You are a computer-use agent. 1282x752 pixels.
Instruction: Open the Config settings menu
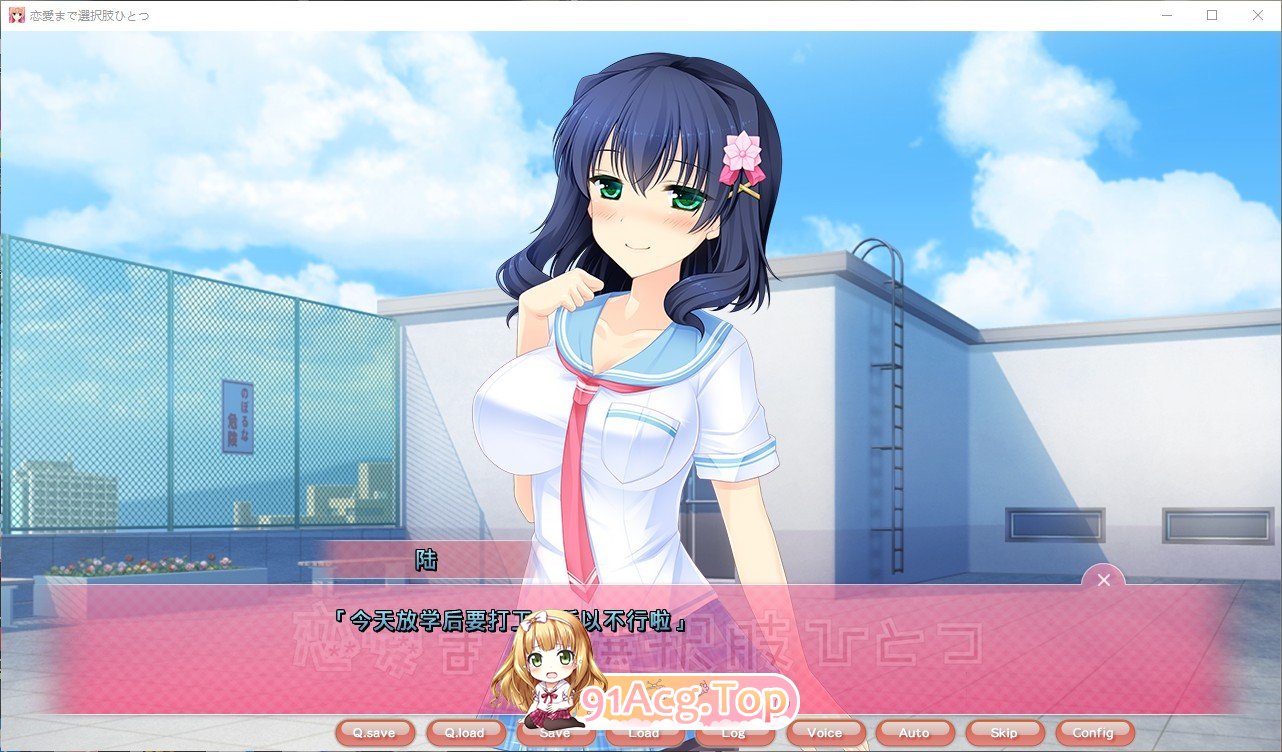[x=1093, y=732]
